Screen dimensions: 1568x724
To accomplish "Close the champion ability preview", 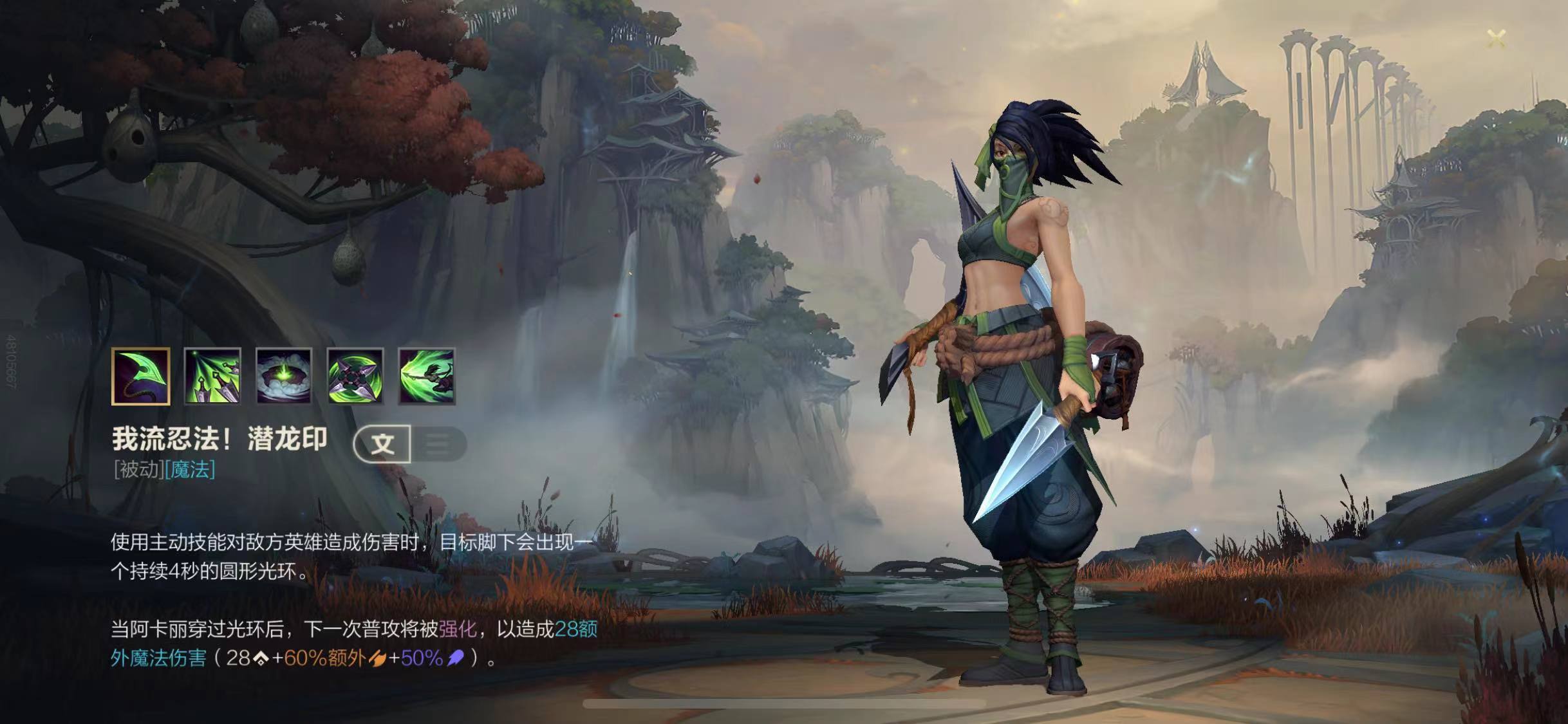I will click(x=1497, y=39).
